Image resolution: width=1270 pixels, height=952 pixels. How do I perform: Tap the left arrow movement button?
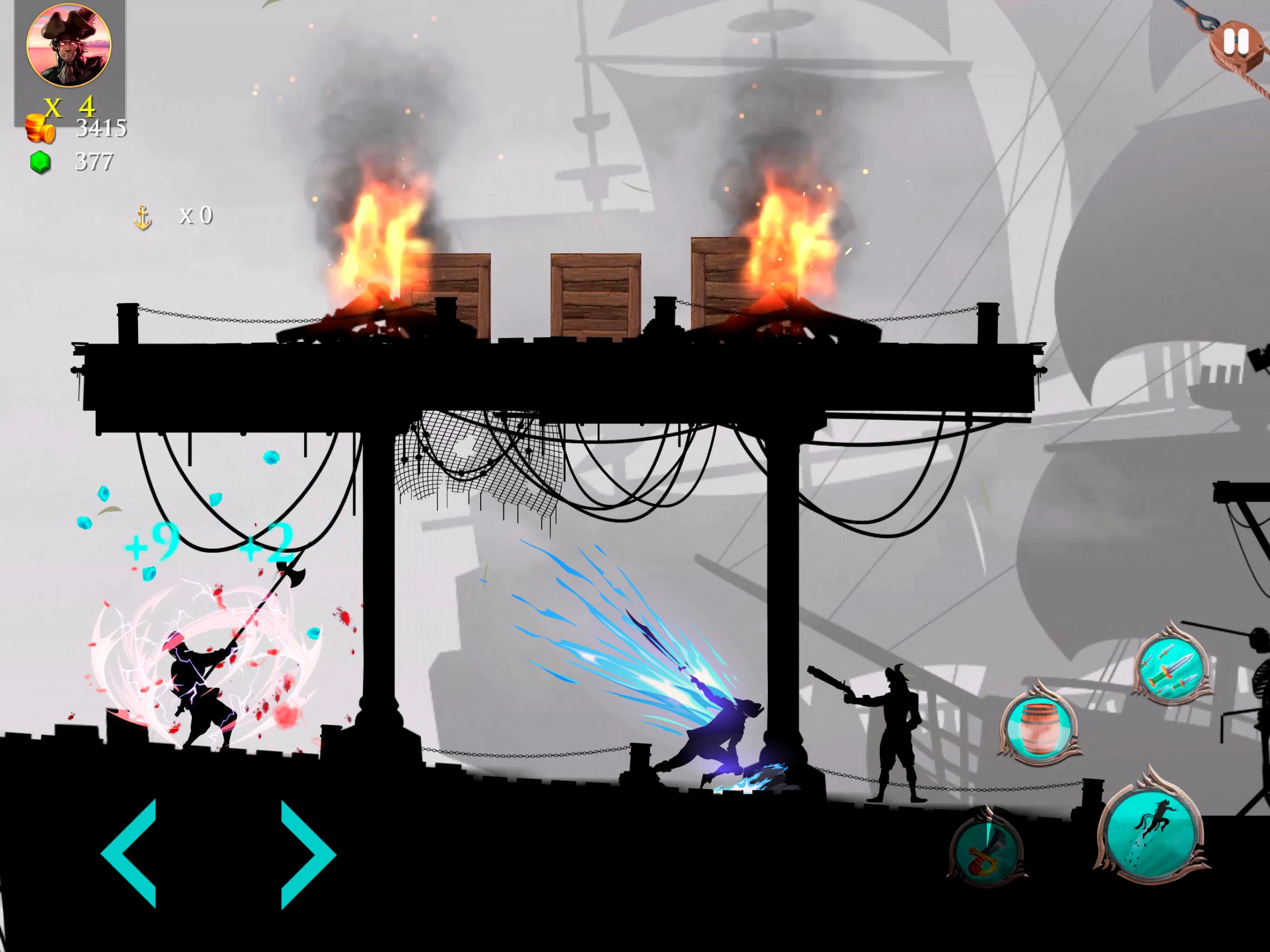coord(130,853)
